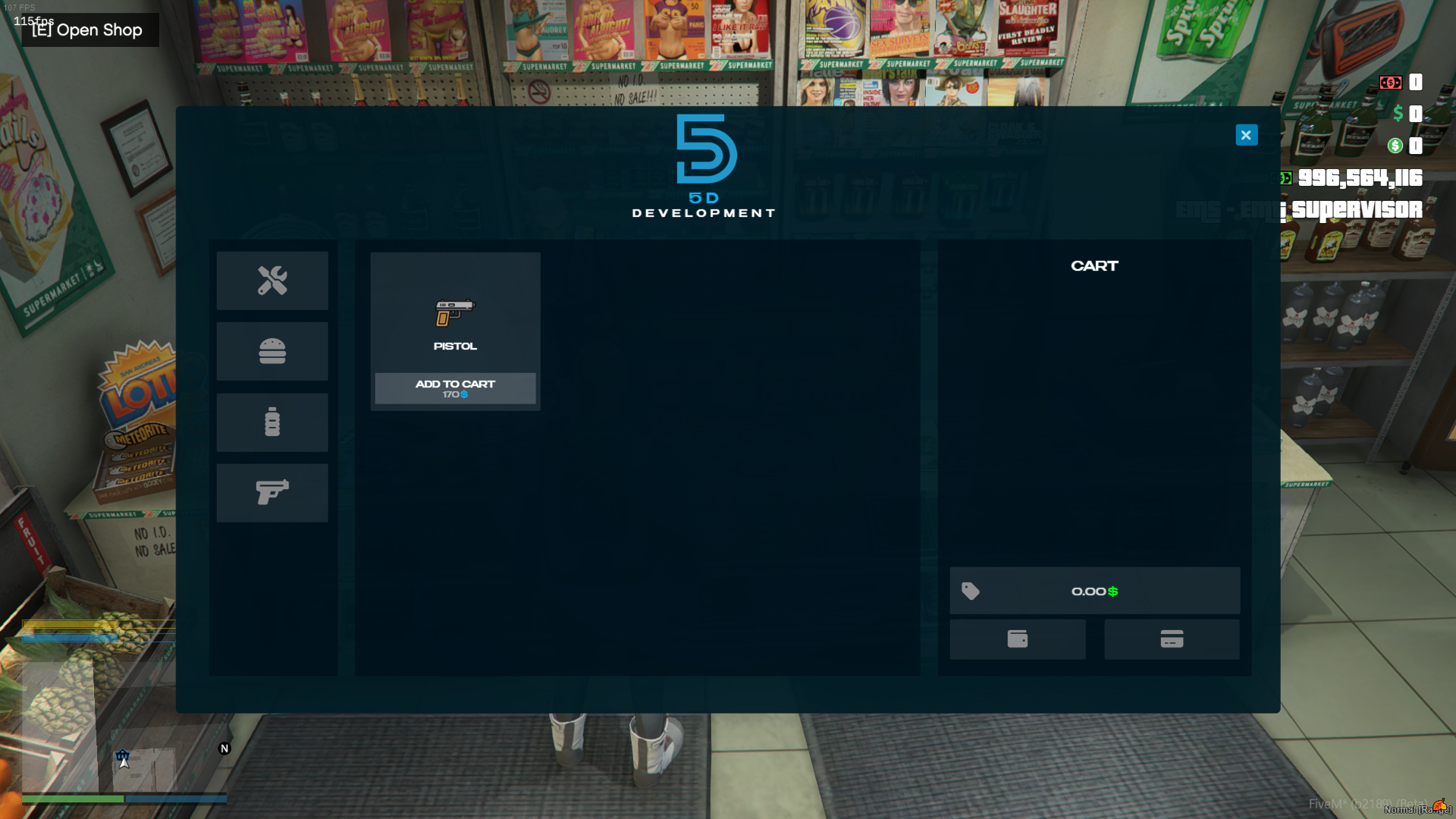Viewport: 1456px width, 819px height.
Task: Switch to the weapons tab at sidebar bottom
Action: pos(271,492)
